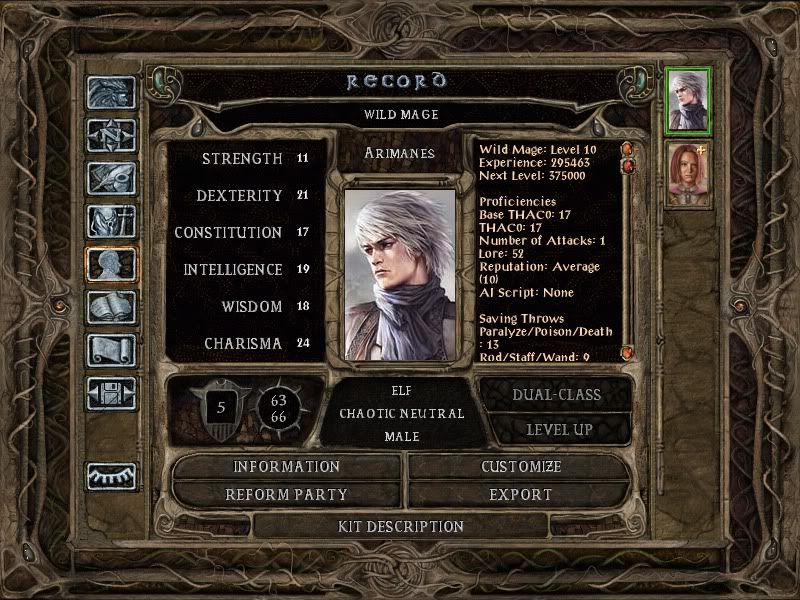Export the character
The height and width of the screenshot is (600, 800).
coord(521,494)
